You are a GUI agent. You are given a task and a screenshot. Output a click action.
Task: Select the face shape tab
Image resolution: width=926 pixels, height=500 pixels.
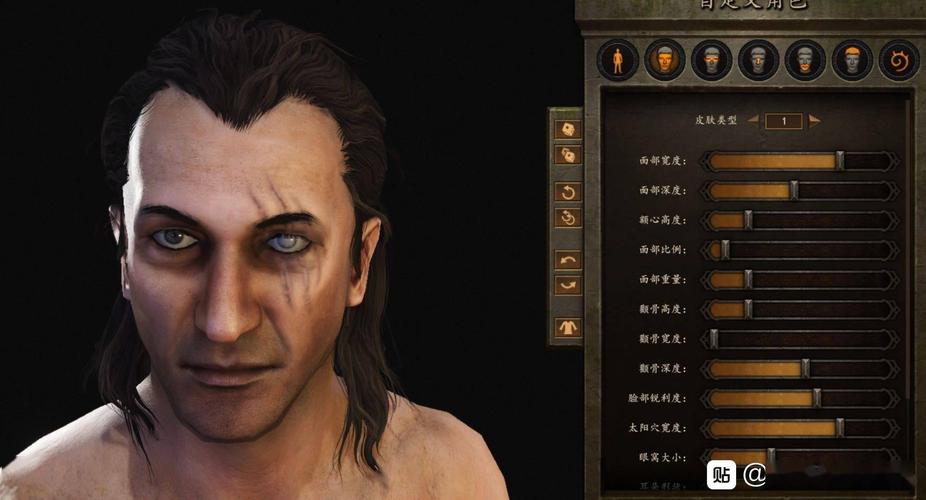[664, 61]
